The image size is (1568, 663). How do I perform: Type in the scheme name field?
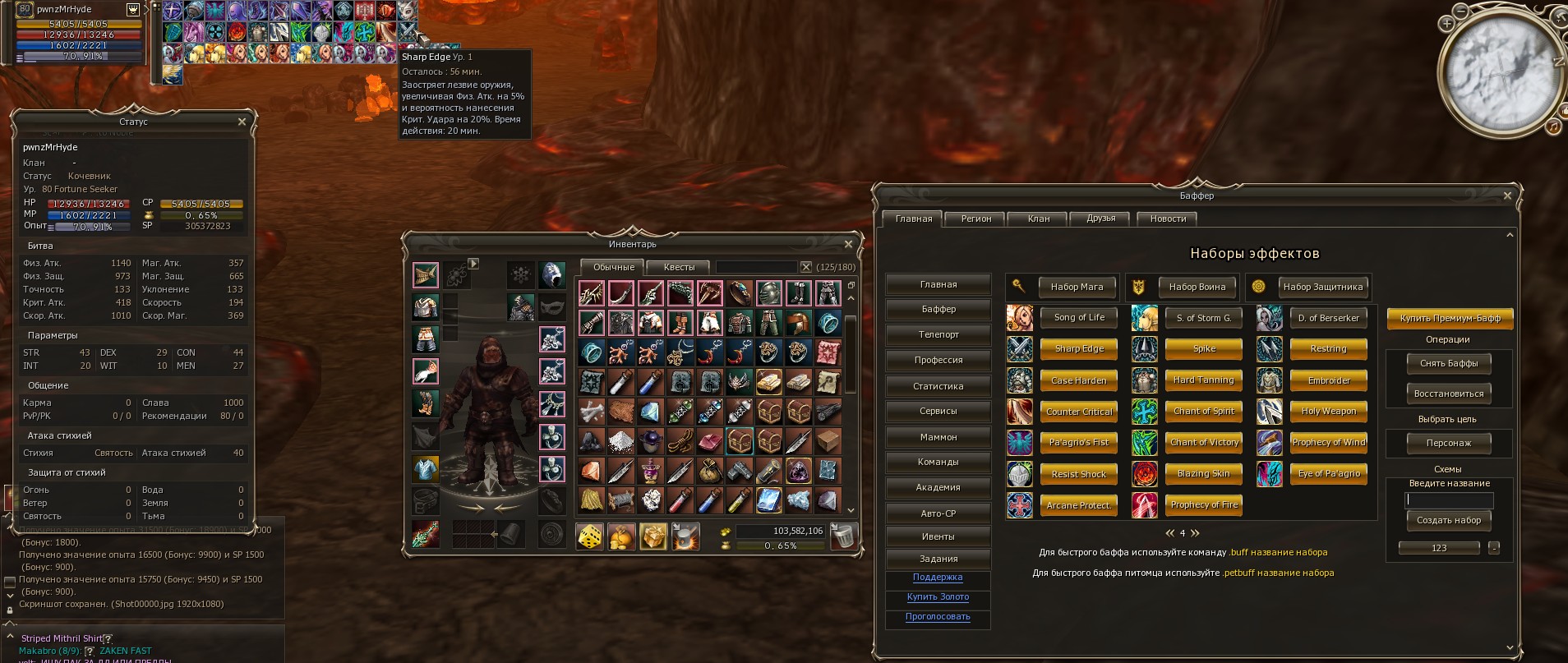point(1449,500)
